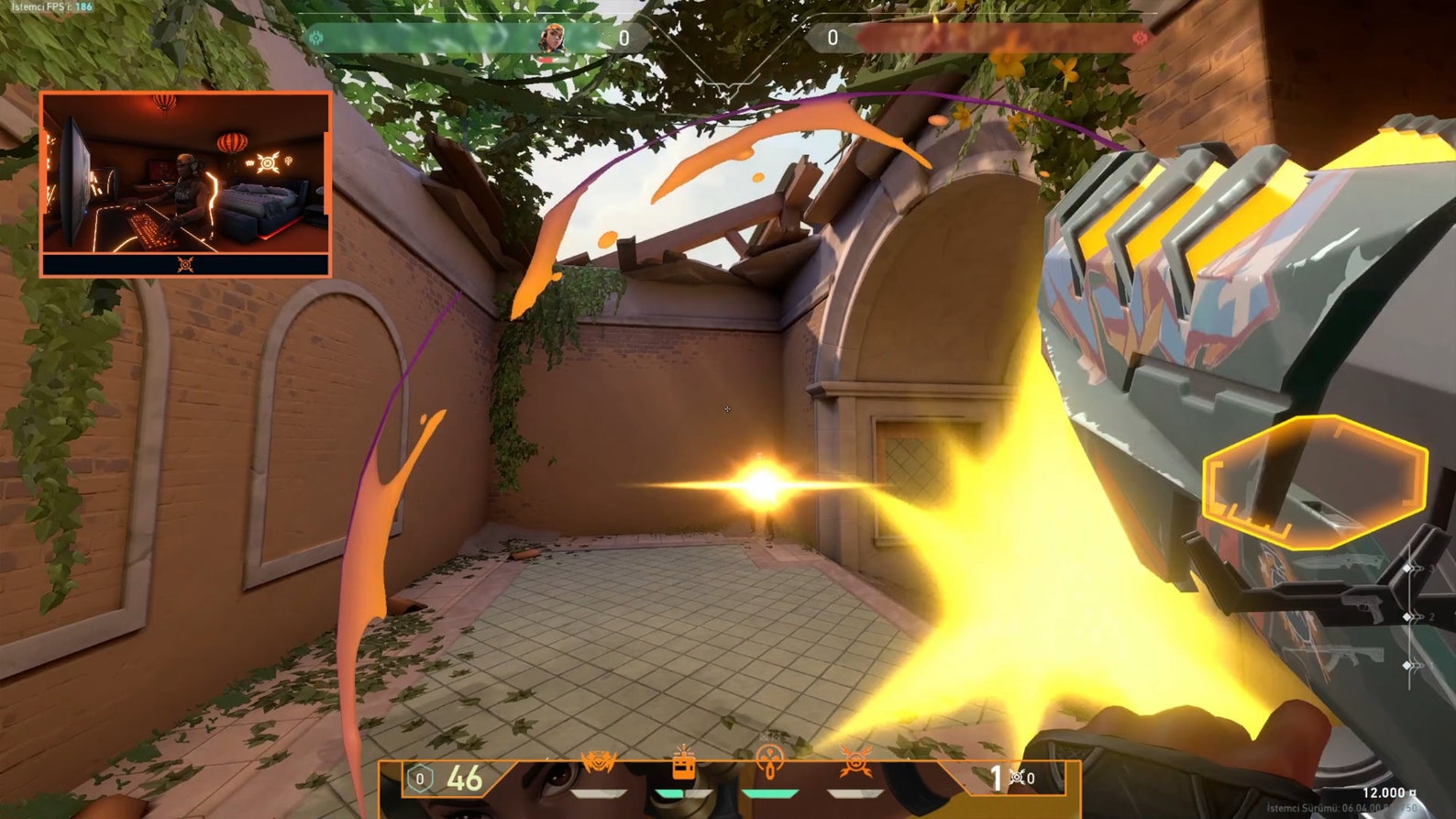Click the ally team score of 0

point(626,39)
